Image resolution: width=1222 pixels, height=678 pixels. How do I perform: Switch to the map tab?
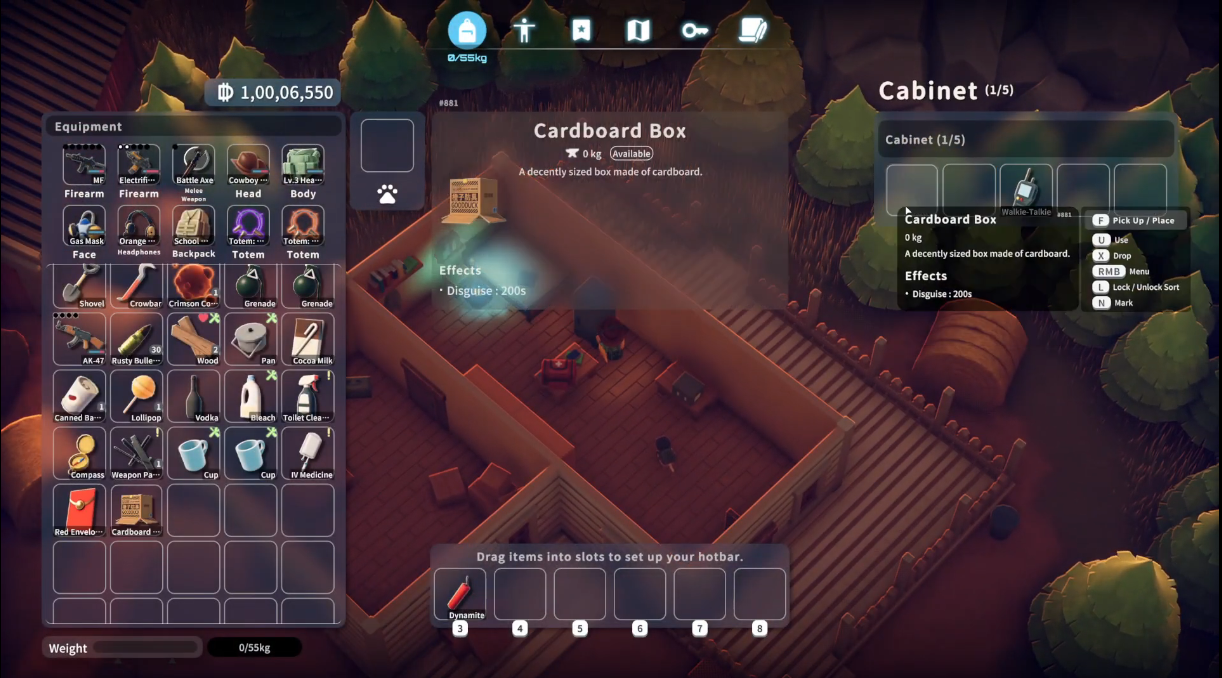[x=638, y=30]
